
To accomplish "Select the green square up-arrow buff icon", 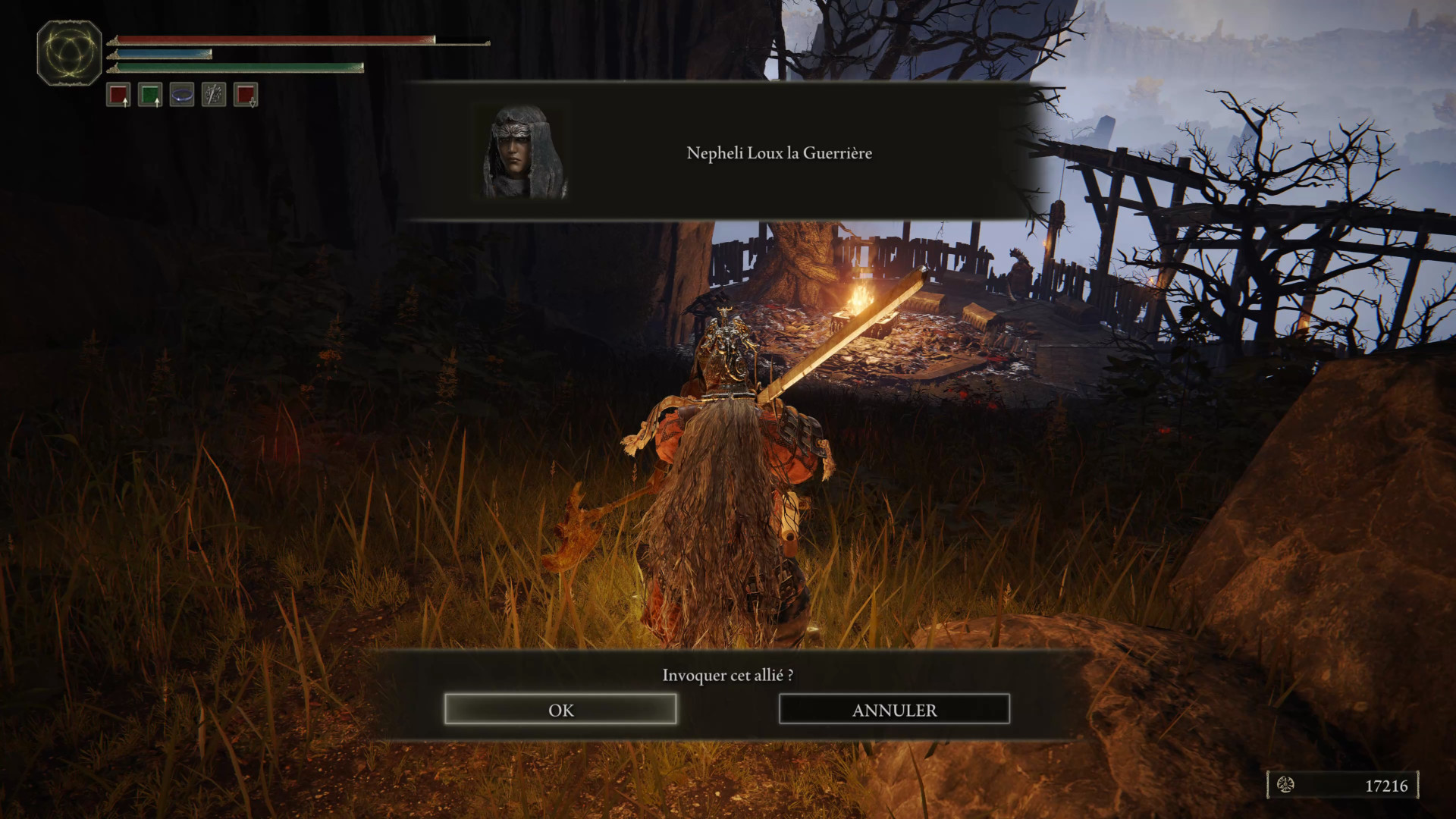I will (150, 95).
